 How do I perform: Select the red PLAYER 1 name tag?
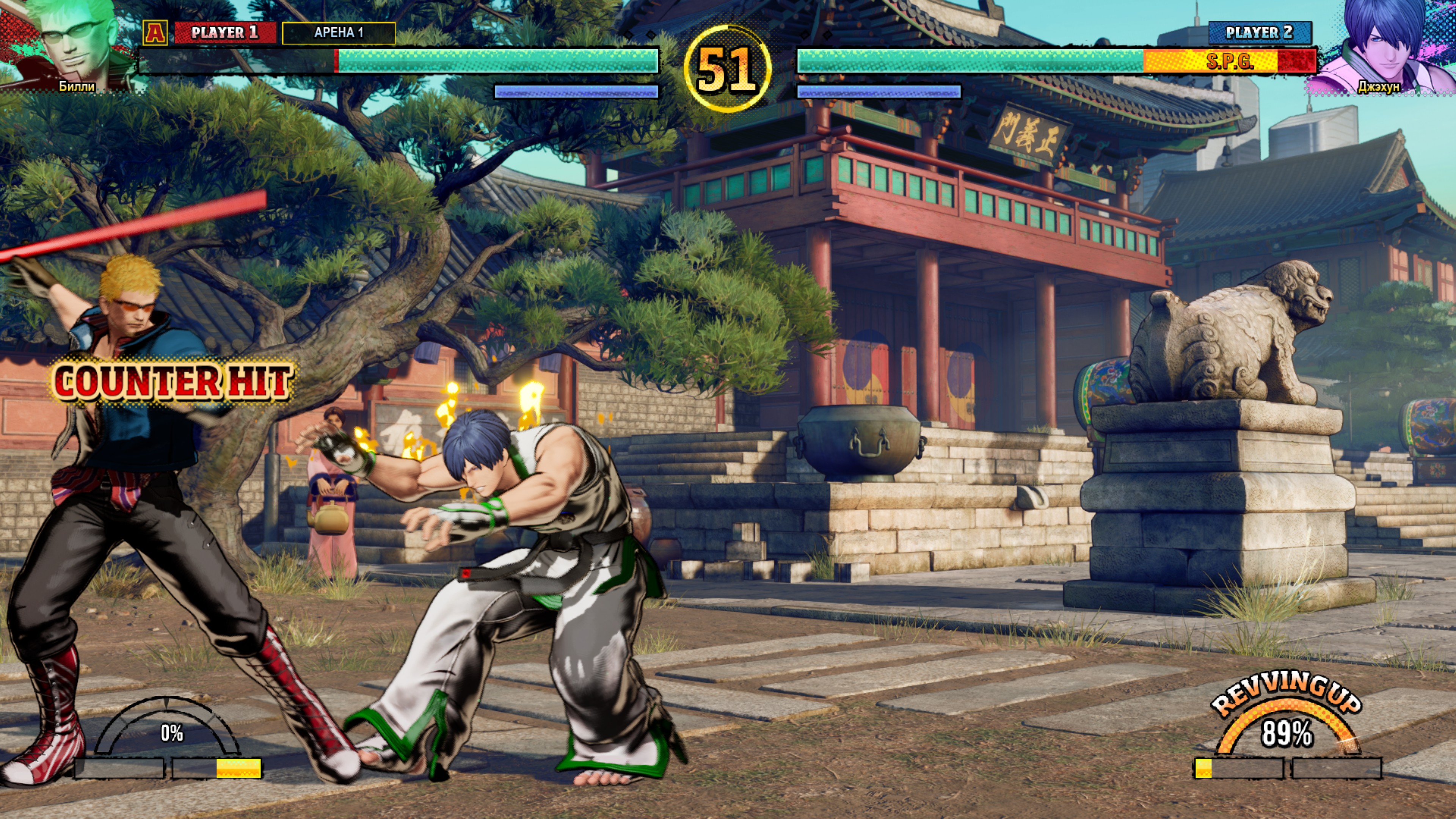[x=224, y=32]
